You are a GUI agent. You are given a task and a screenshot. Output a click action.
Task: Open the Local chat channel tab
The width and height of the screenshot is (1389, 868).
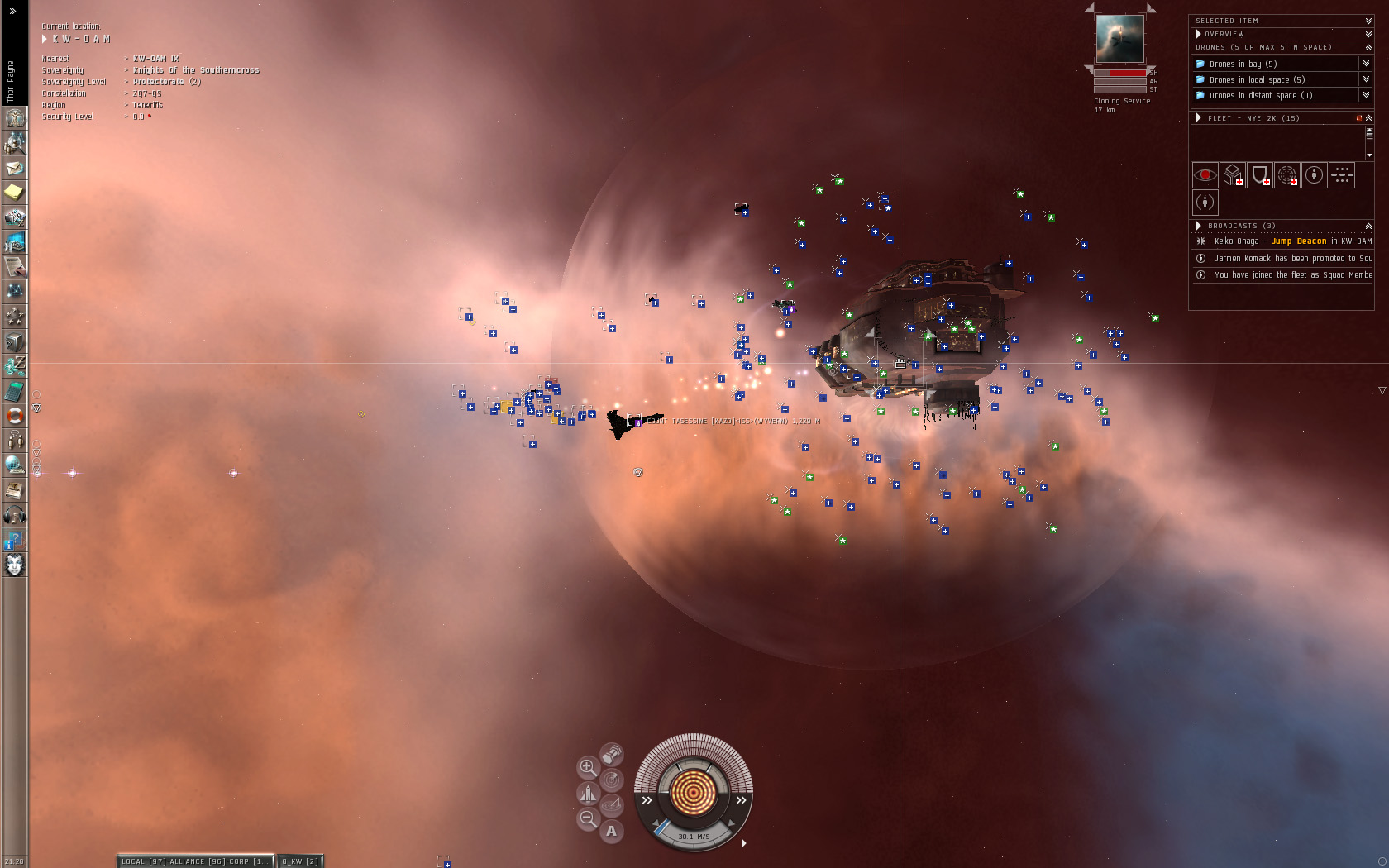[194, 861]
